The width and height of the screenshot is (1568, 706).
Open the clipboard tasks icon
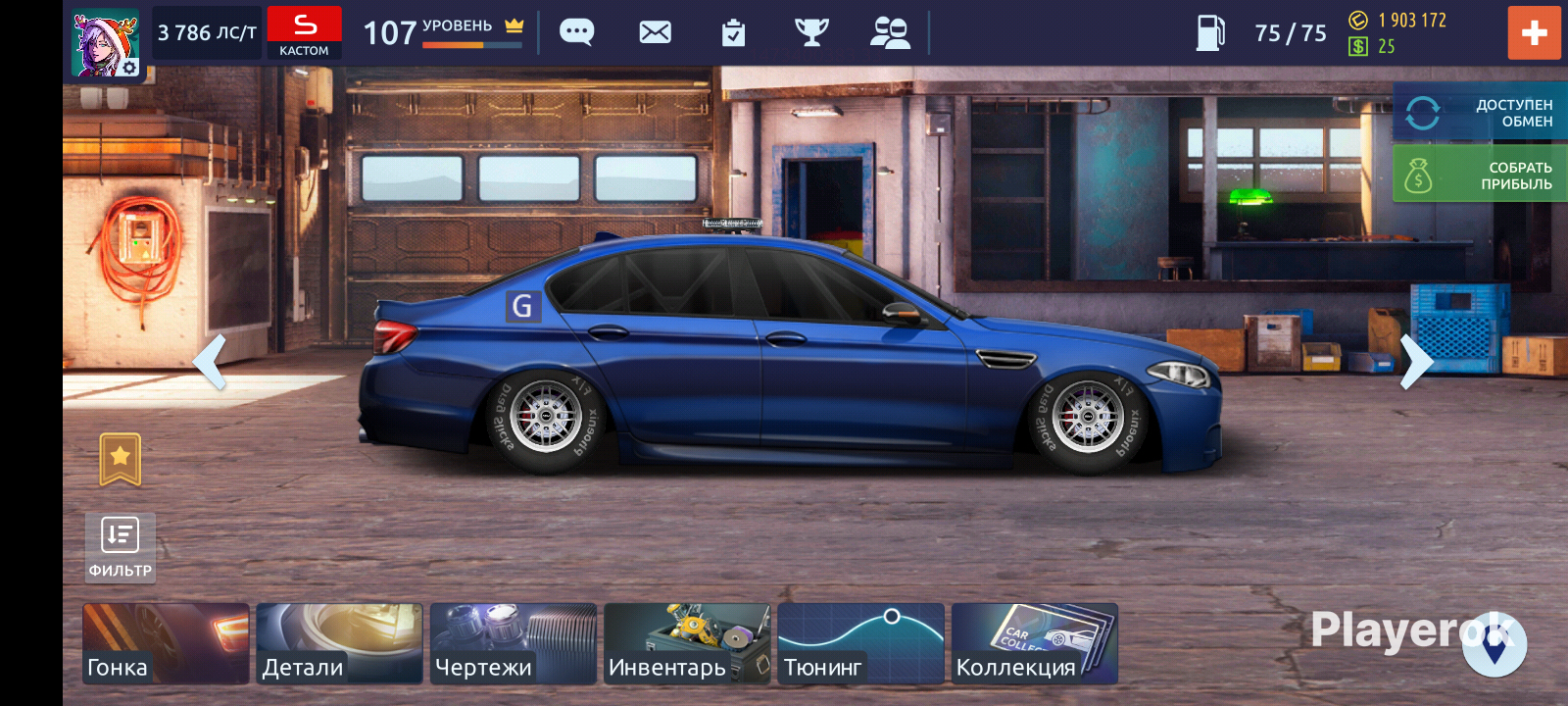[x=733, y=33]
